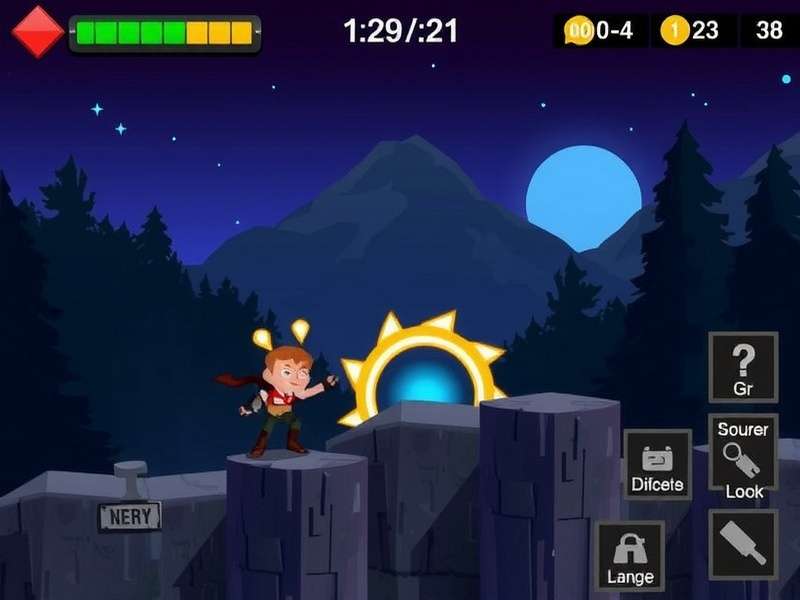Activate the Sourer Look magnifier button
Image resolution: width=800 pixels, height=600 pixels.
[743, 457]
